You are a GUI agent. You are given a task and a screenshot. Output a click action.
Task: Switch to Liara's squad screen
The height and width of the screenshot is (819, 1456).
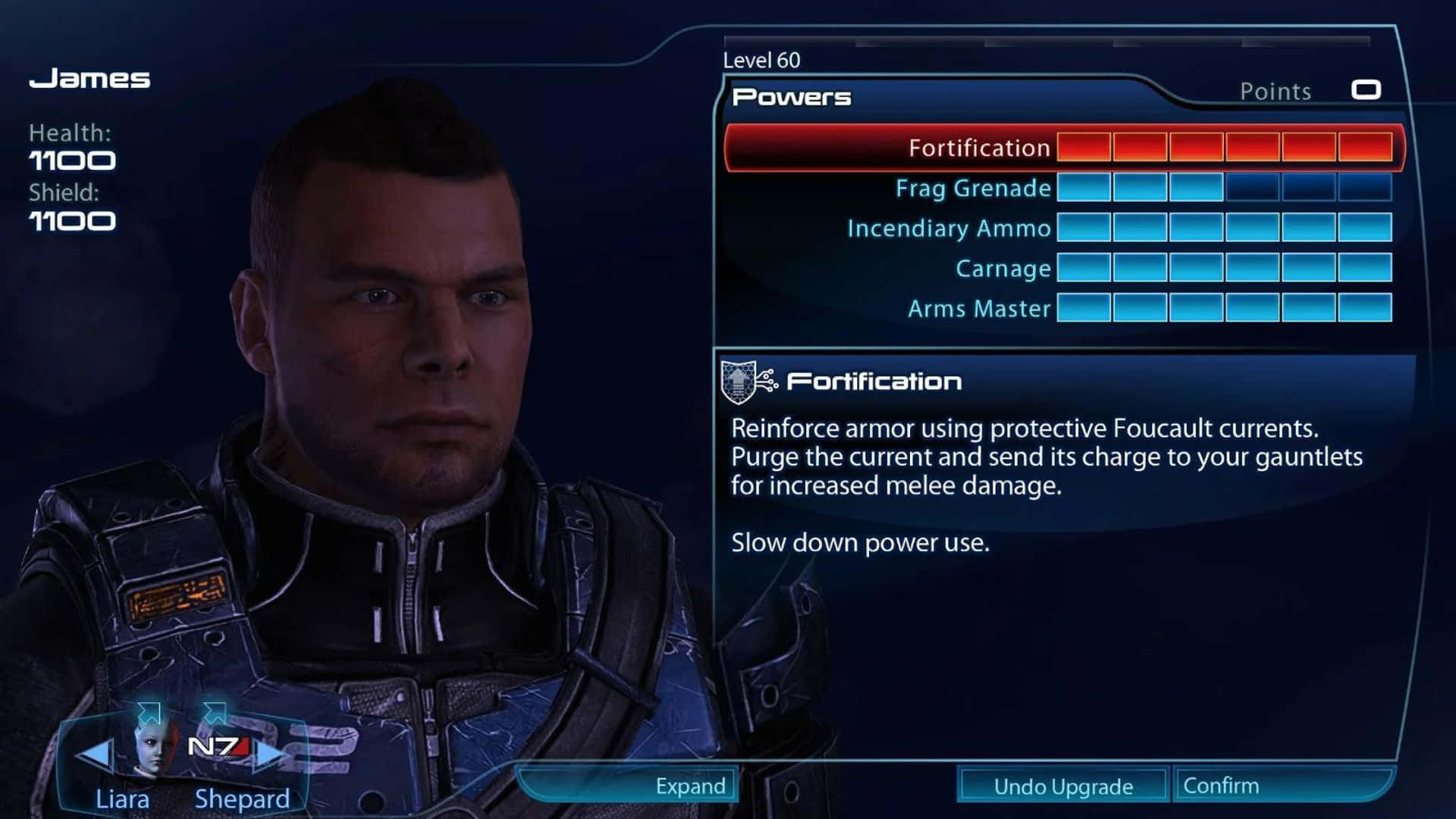(121, 798)
